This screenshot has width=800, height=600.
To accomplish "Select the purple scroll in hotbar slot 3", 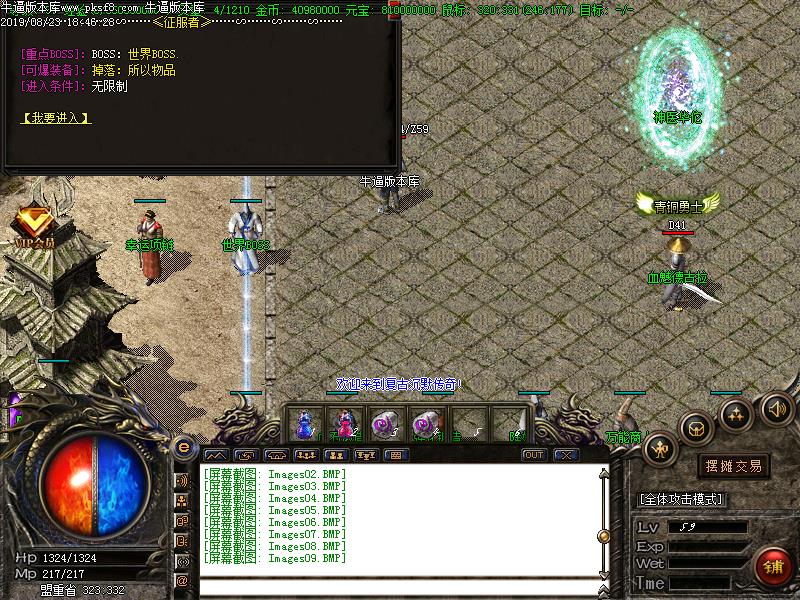I will (x=384, y=424).
